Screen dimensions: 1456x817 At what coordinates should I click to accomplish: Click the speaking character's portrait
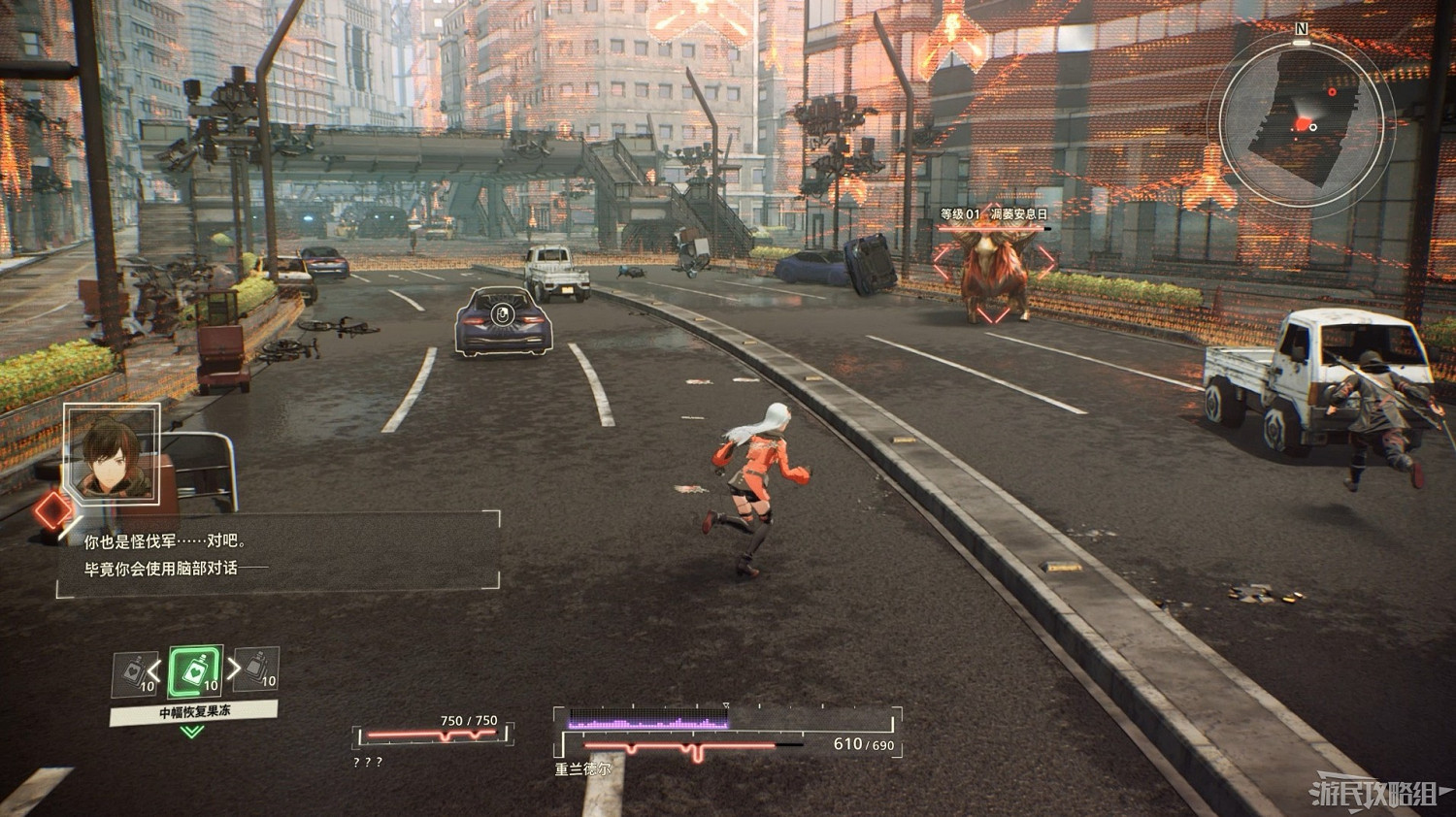pyautogui.click(x=113, y=454)
